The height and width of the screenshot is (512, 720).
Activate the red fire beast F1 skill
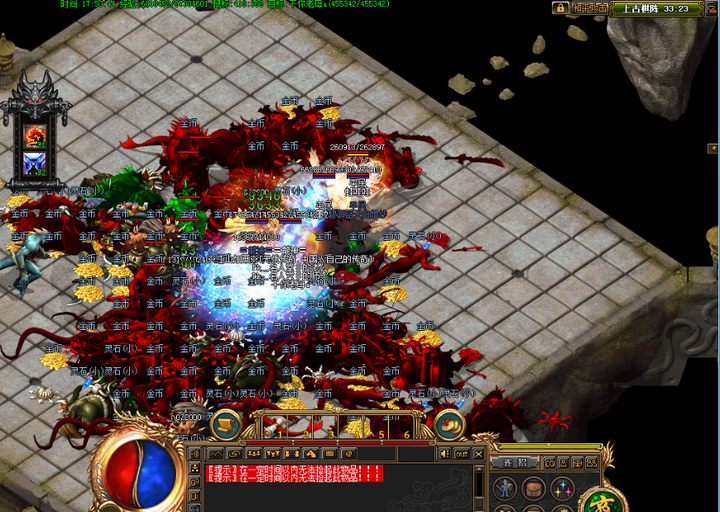point(36,136)
